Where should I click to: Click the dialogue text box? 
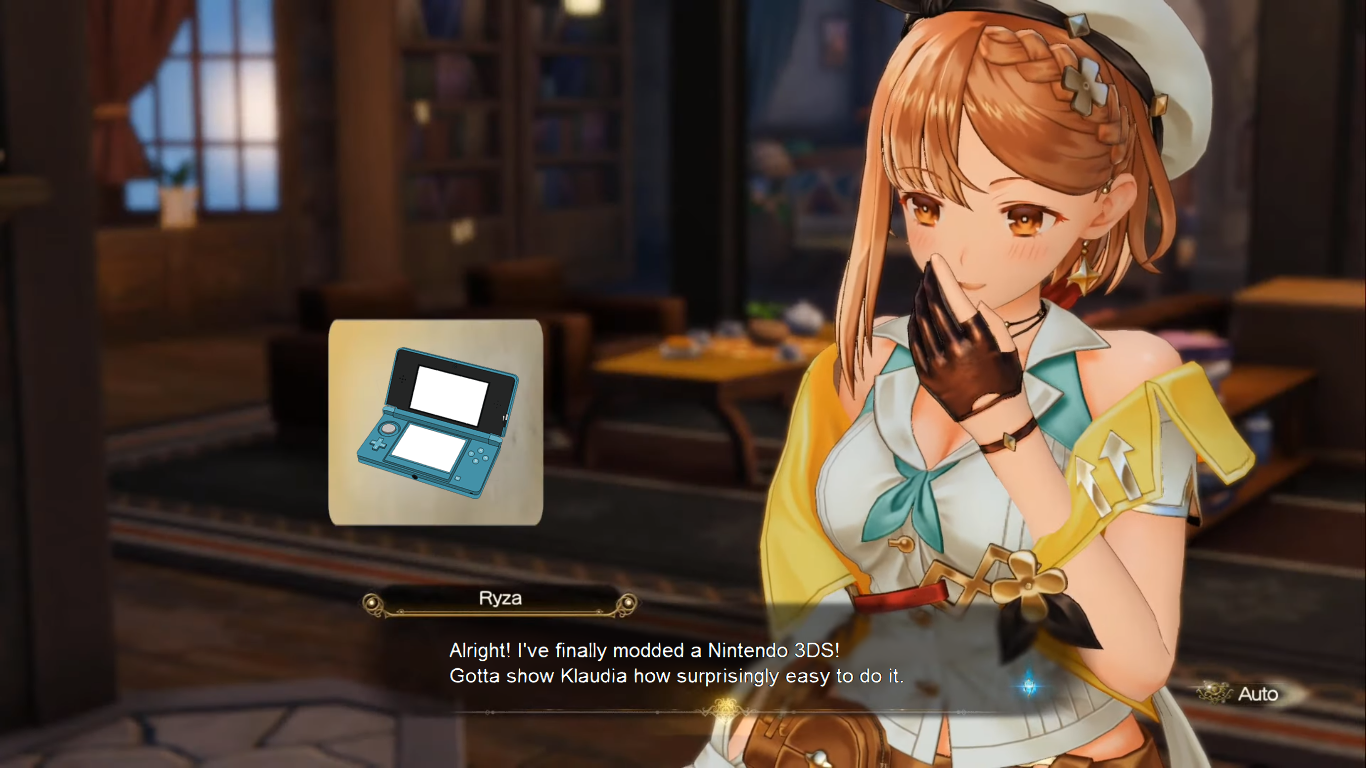(x=700, y=663)
